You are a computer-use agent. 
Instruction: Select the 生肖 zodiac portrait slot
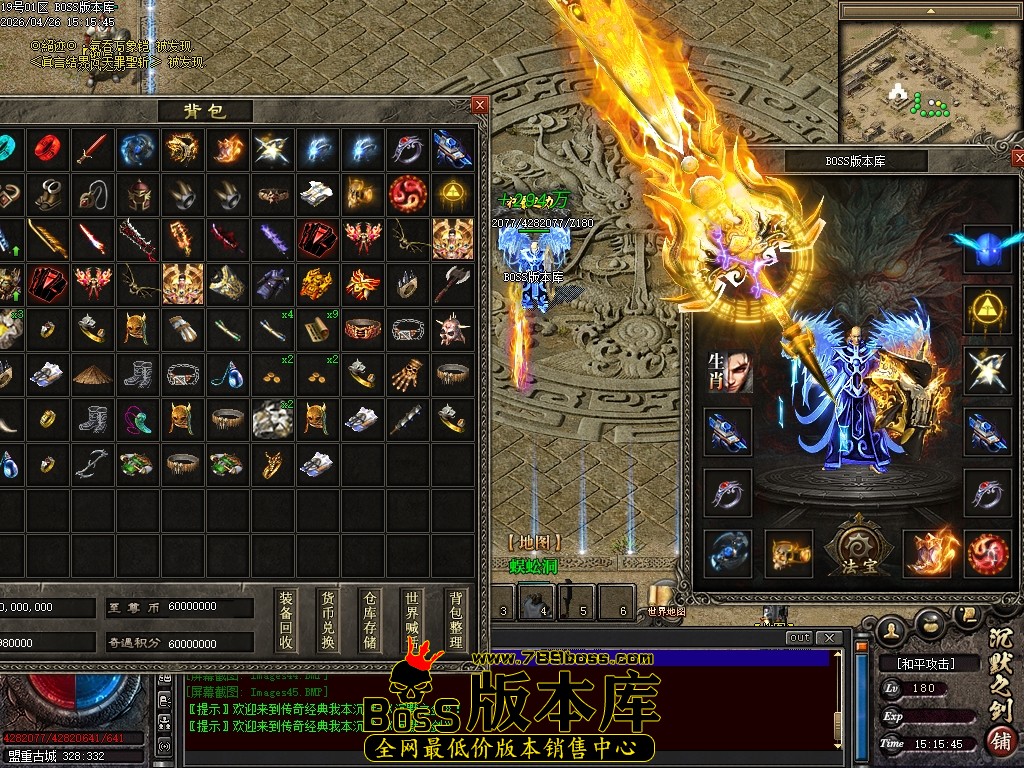pyautogui.click(x=729, y=371)
